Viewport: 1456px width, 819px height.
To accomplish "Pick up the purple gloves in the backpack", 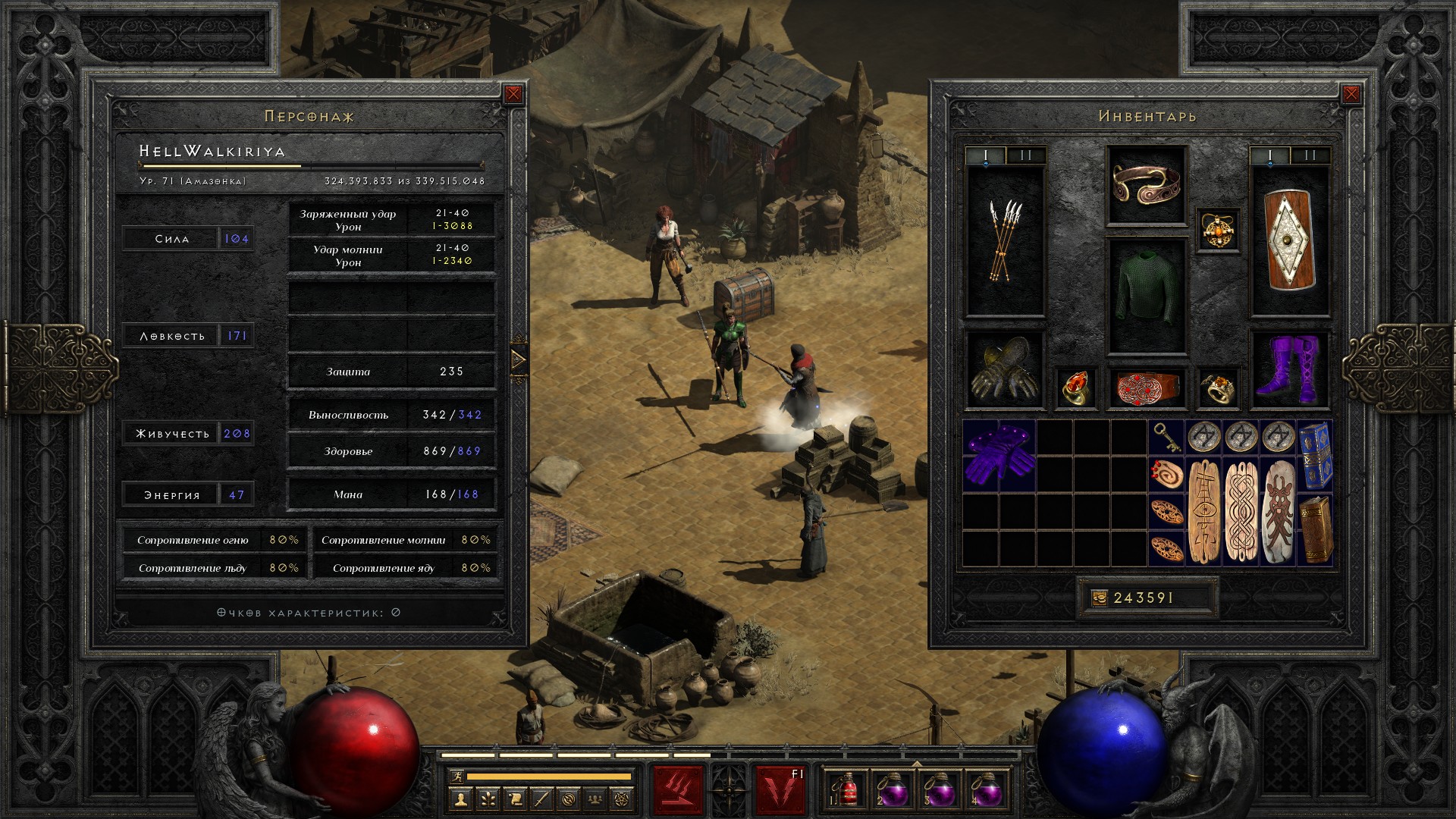I will click(999, 456).
